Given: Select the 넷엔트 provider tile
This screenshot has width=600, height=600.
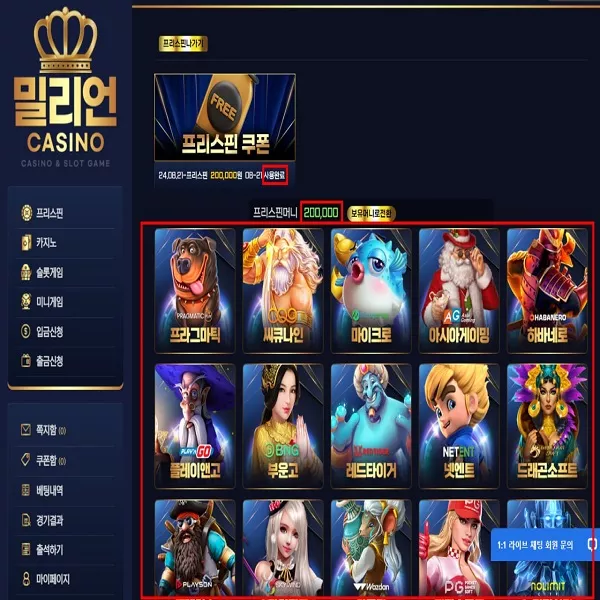Looking at the screenshot, I should pos(458,425).
